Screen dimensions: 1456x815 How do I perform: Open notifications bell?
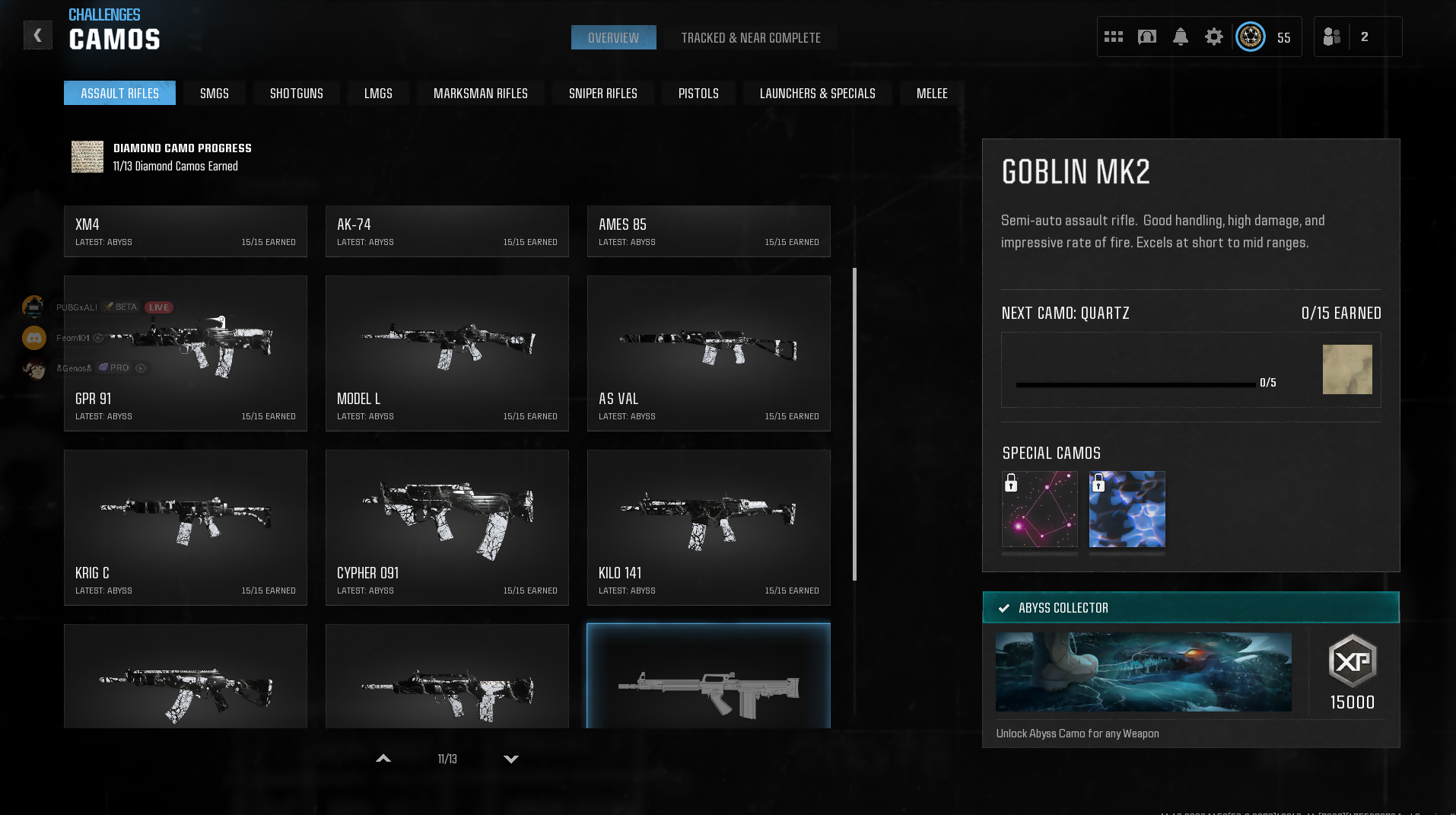[x=1180, y=37]
